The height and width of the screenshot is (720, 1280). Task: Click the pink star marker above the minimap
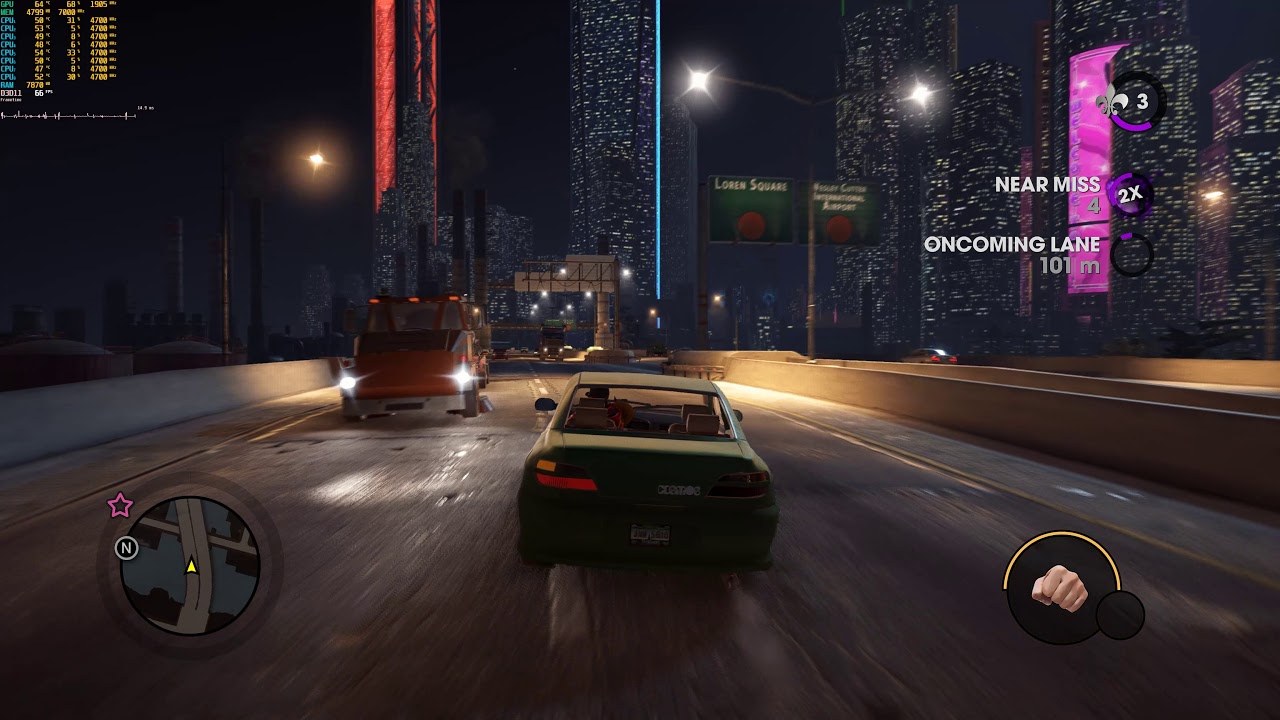[120, 506]
